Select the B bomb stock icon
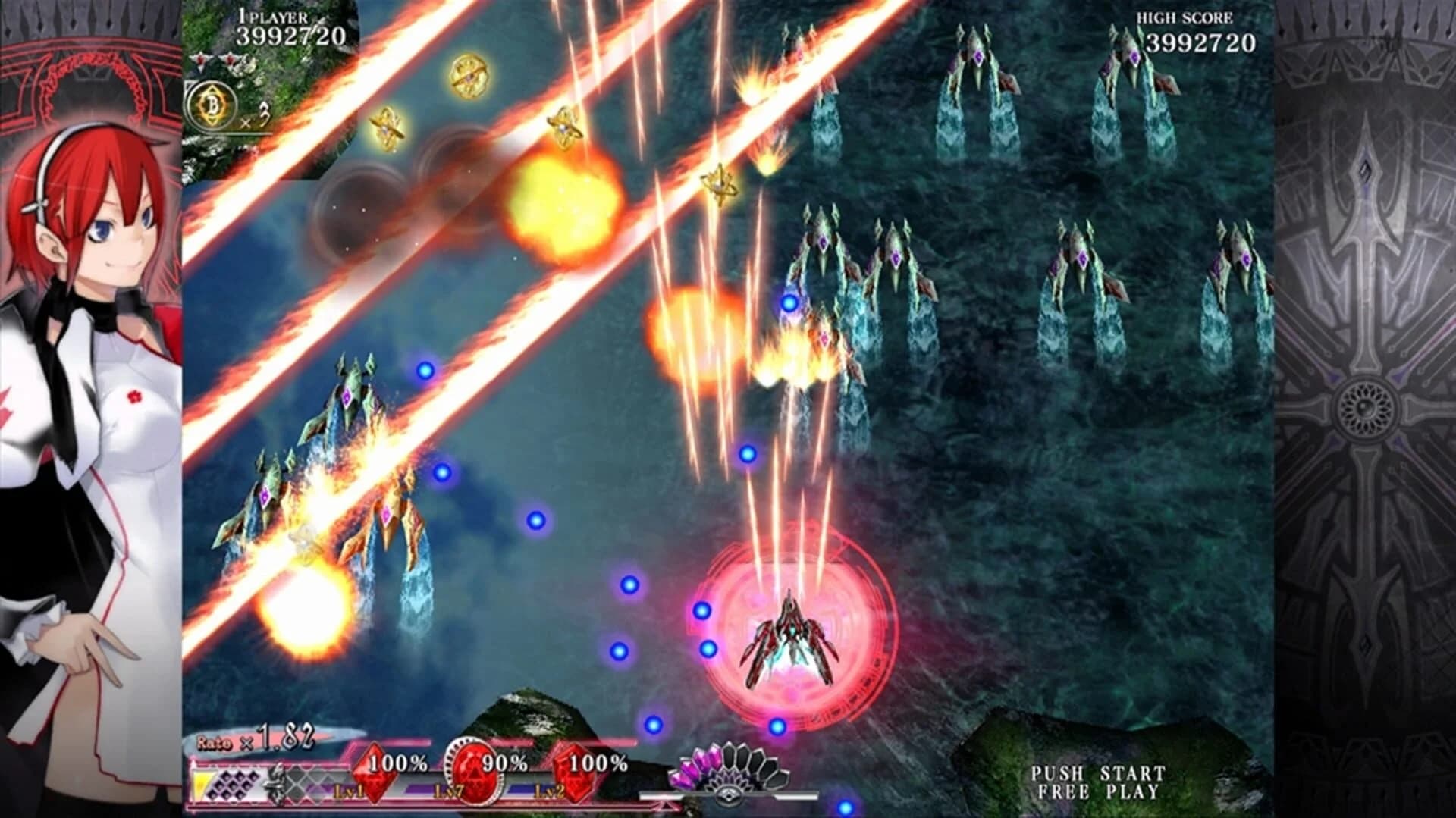Viewport: 1456px width, 818px height. click(x=211, y=104)
